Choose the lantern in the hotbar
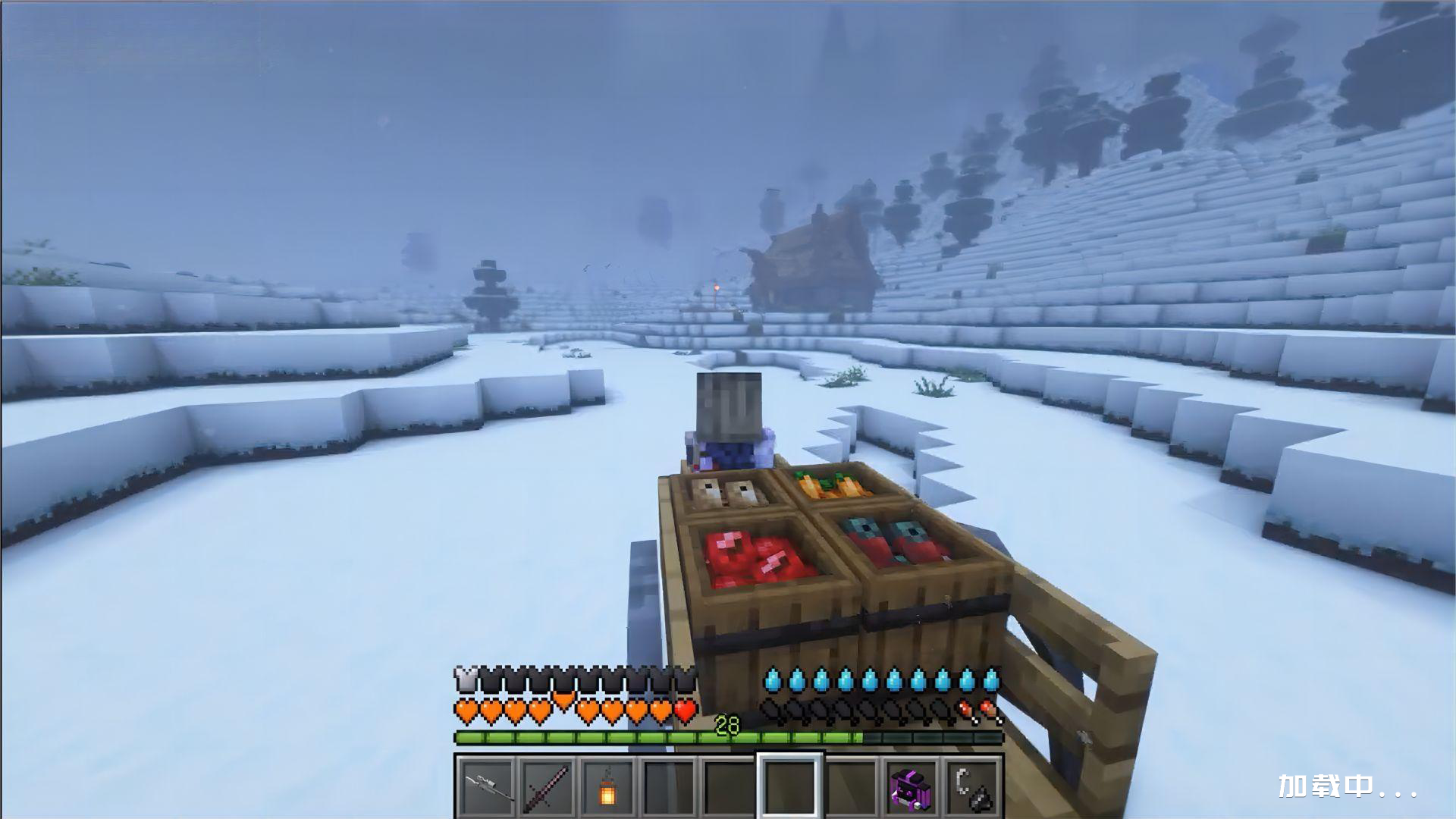This screenshot has height=819, width=1456. (608, 785)
